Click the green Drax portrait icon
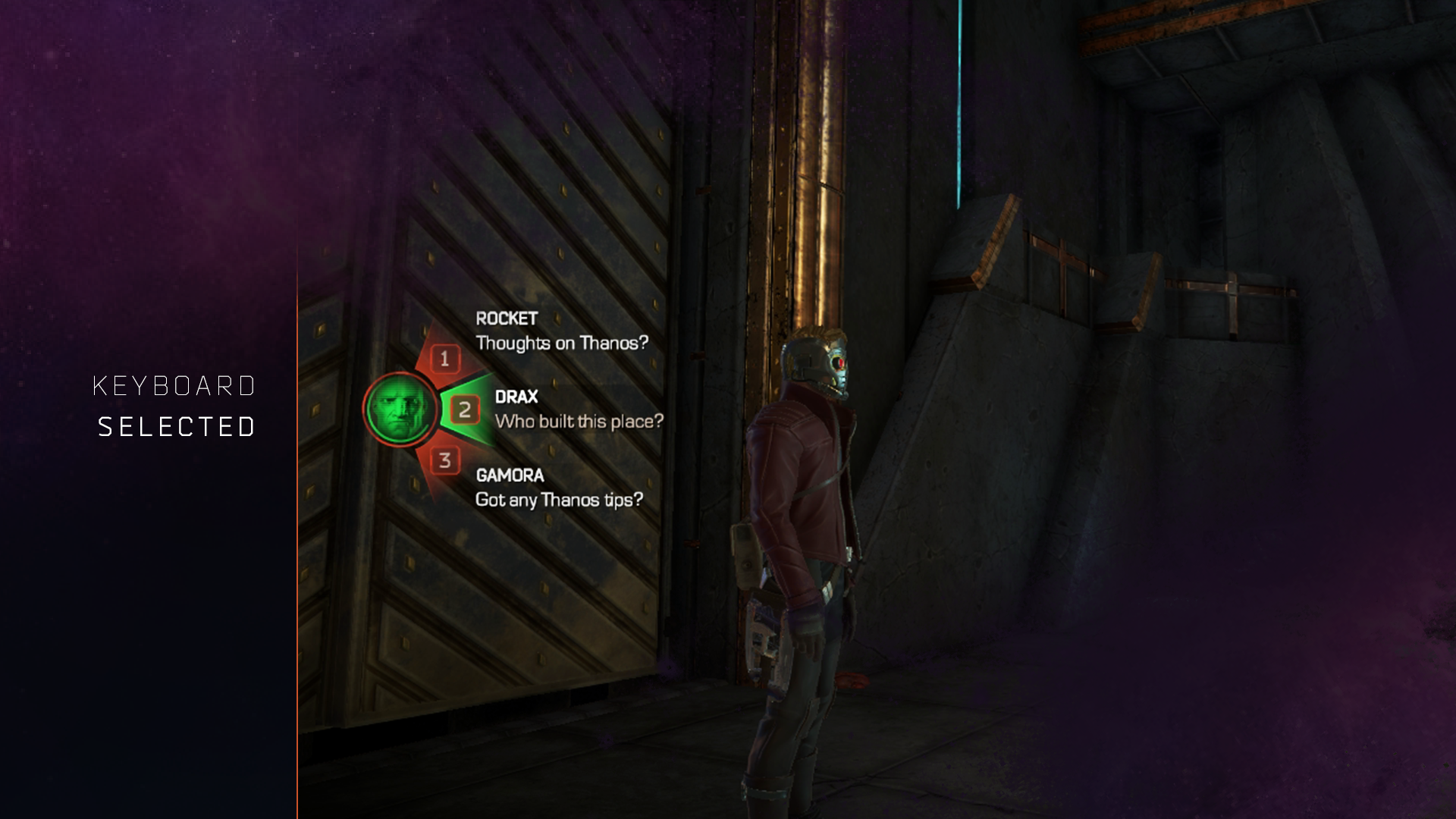The width and height of the screenshot is (1456, 819). pos(400,409)
